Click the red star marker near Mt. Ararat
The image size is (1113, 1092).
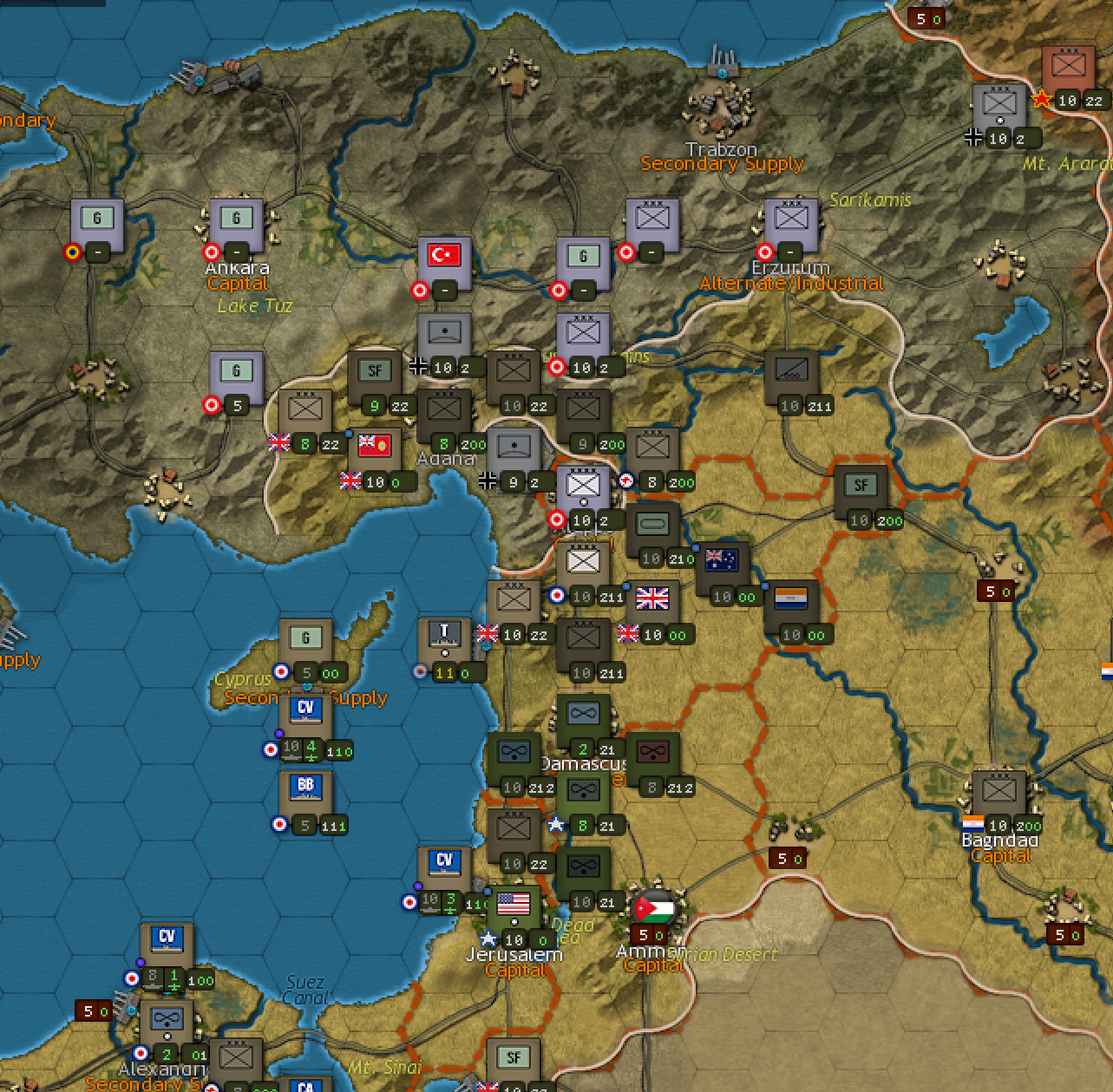pos(1040,99)
